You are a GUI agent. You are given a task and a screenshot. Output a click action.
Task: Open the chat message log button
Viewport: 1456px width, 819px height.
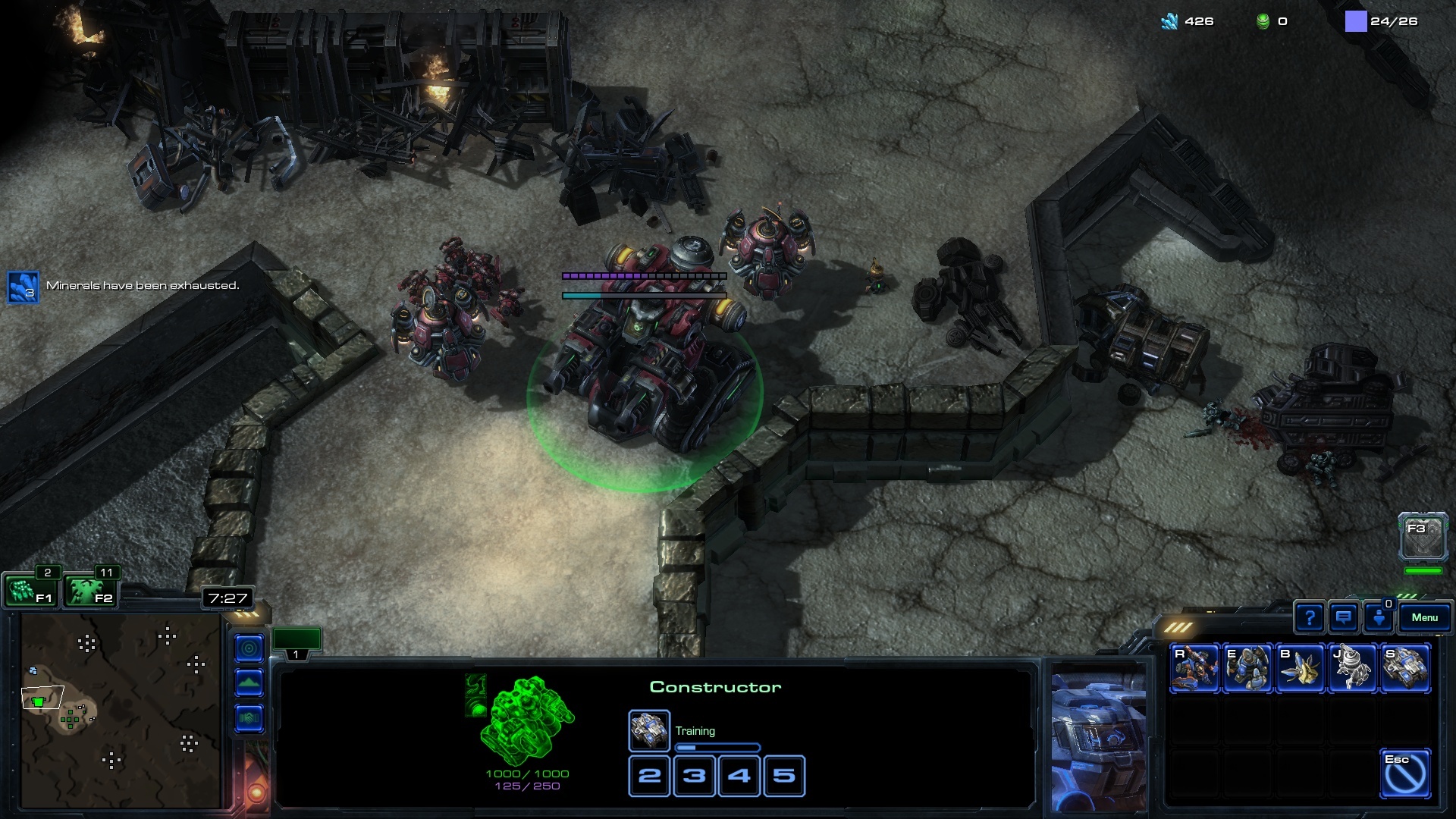[1344, 618]
